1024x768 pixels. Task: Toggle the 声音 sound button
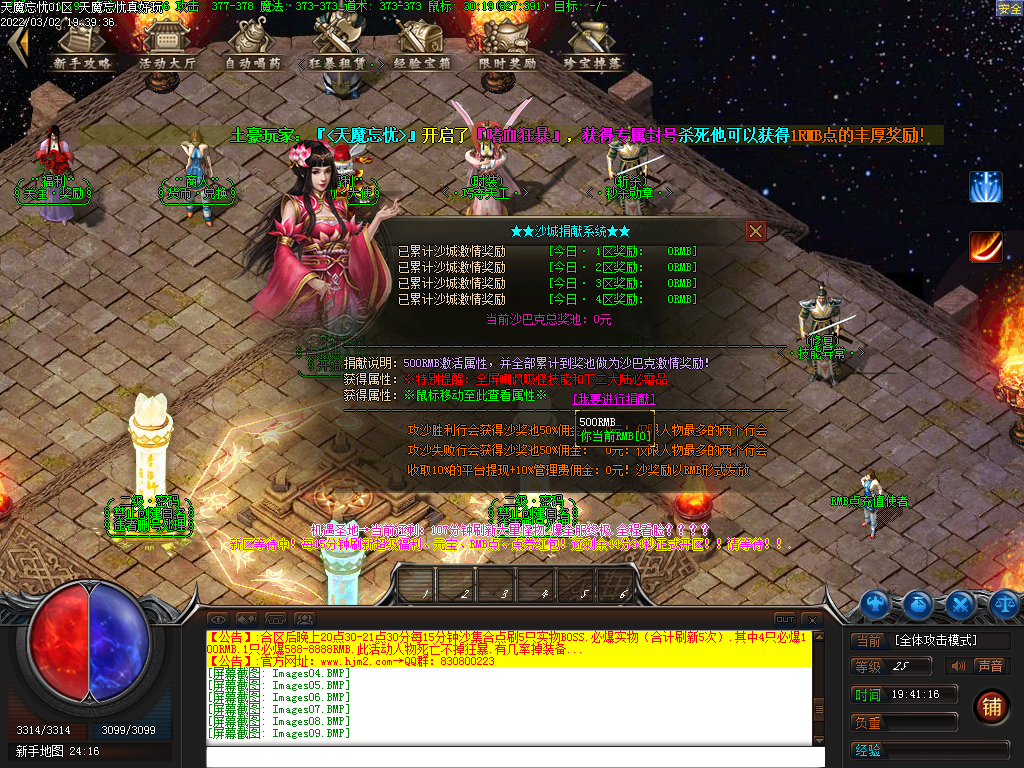pyautogui.click(x=989, y=666)
